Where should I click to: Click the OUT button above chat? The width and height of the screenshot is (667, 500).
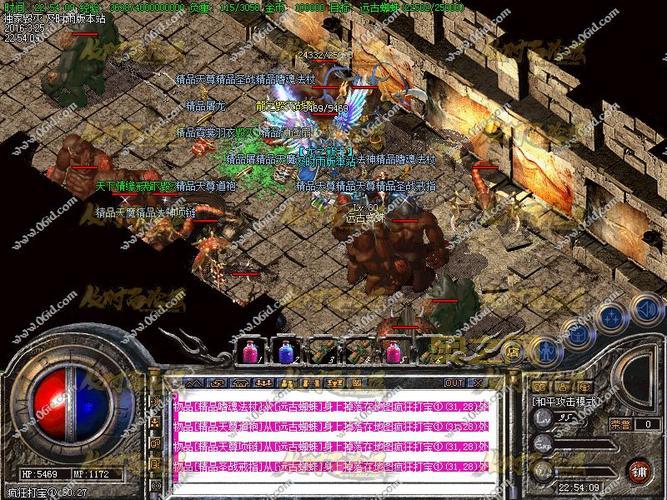(x=454, y=382)
